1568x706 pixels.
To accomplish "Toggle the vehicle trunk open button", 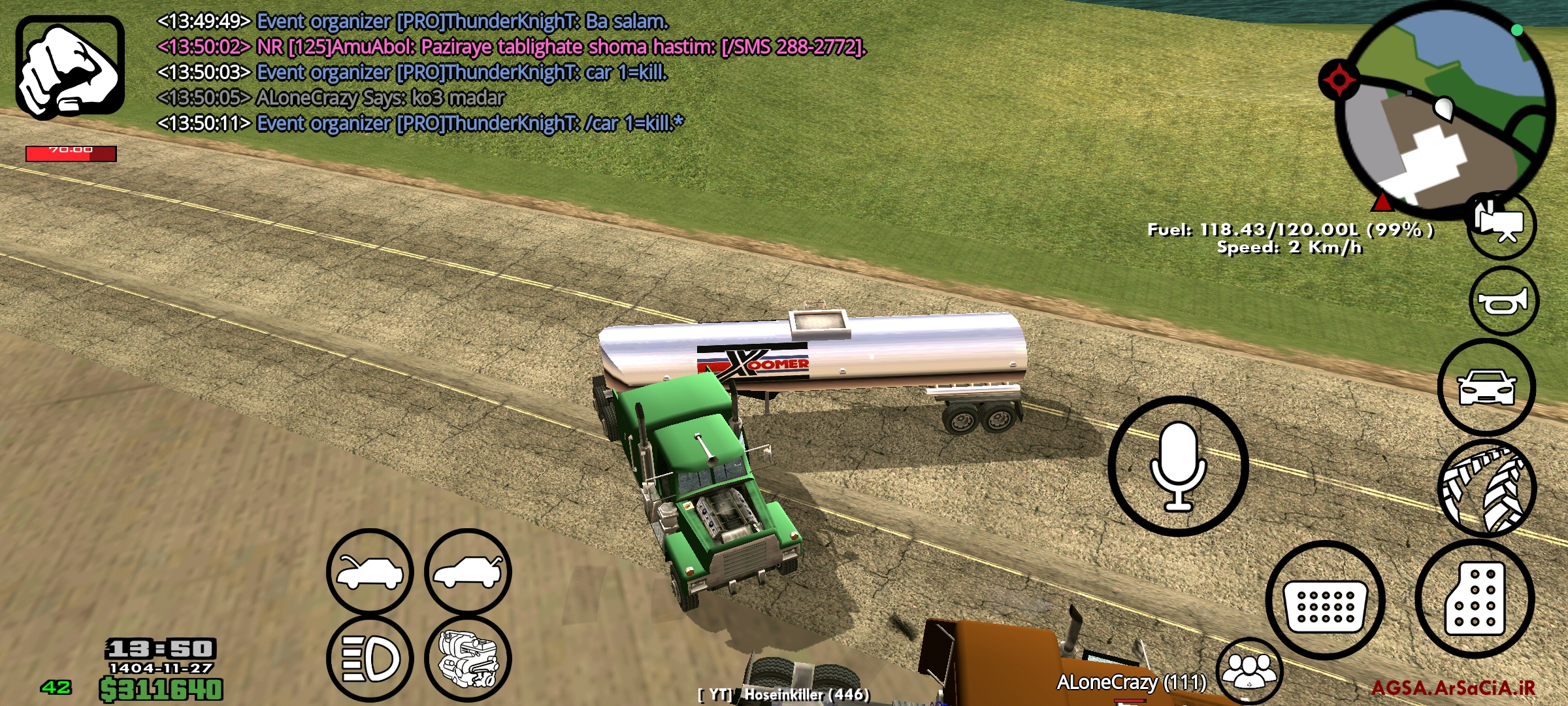I will [x=468, y=572].
